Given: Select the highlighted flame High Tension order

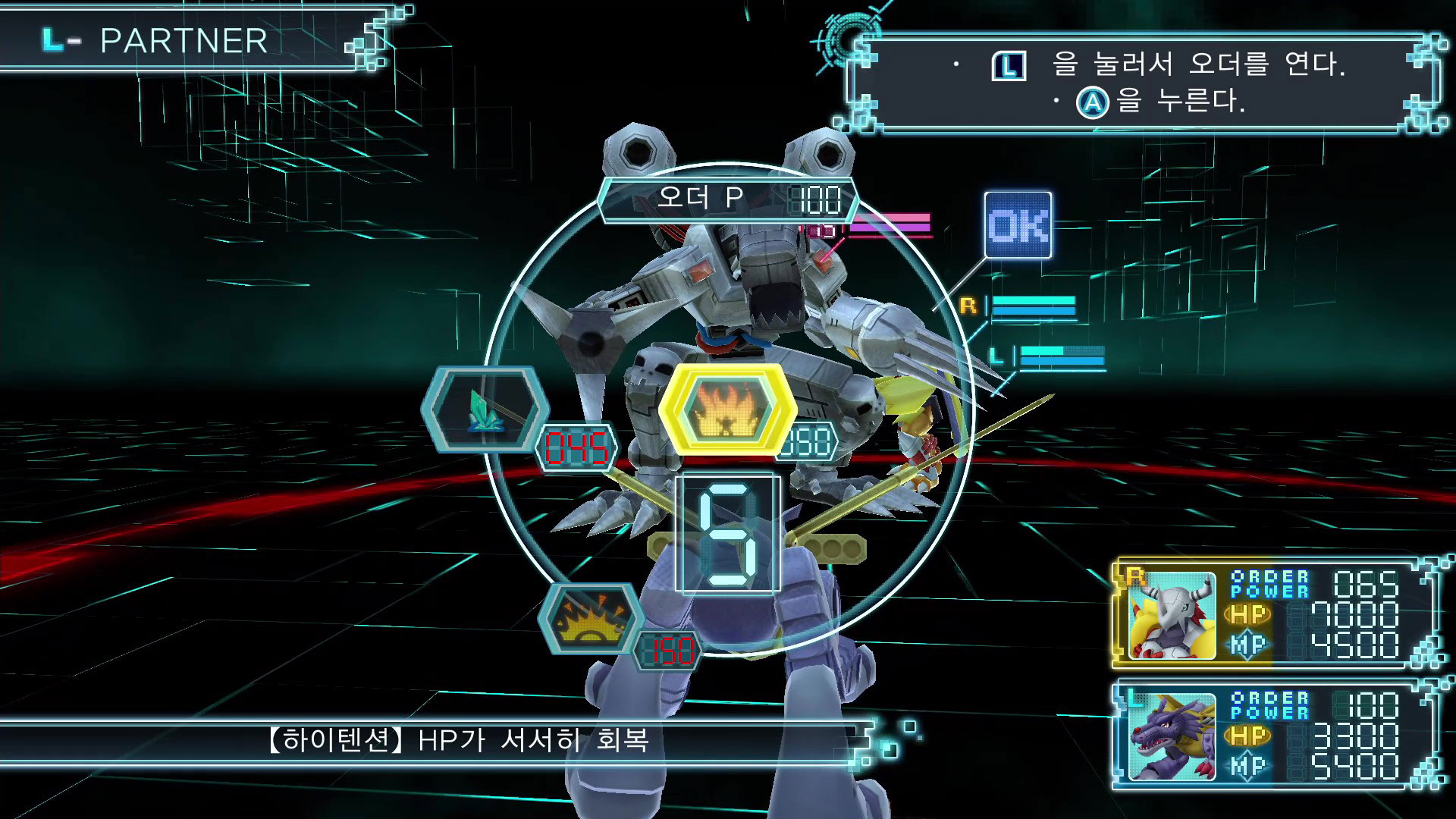Looking at the screenshot, I should [727, 409].
